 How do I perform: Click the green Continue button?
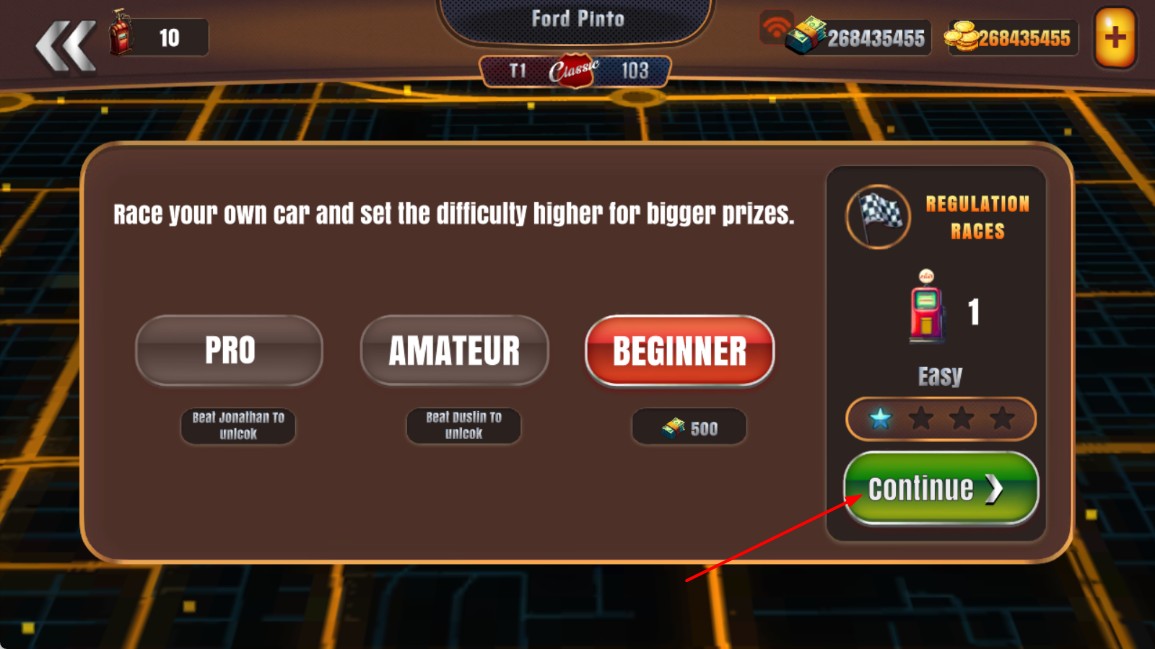[940, 488]
